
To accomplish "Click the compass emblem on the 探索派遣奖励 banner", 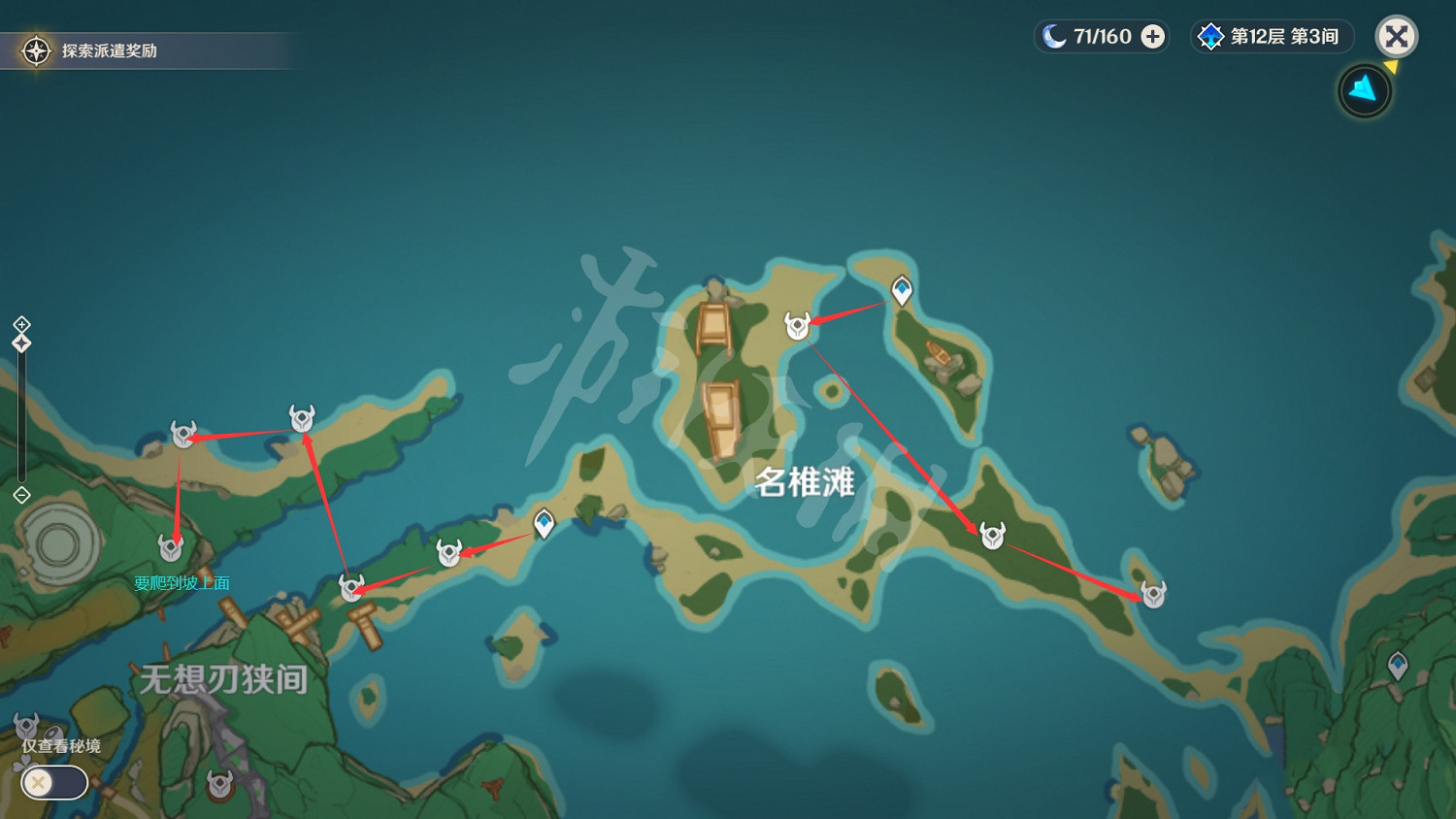I will [35, 51].
